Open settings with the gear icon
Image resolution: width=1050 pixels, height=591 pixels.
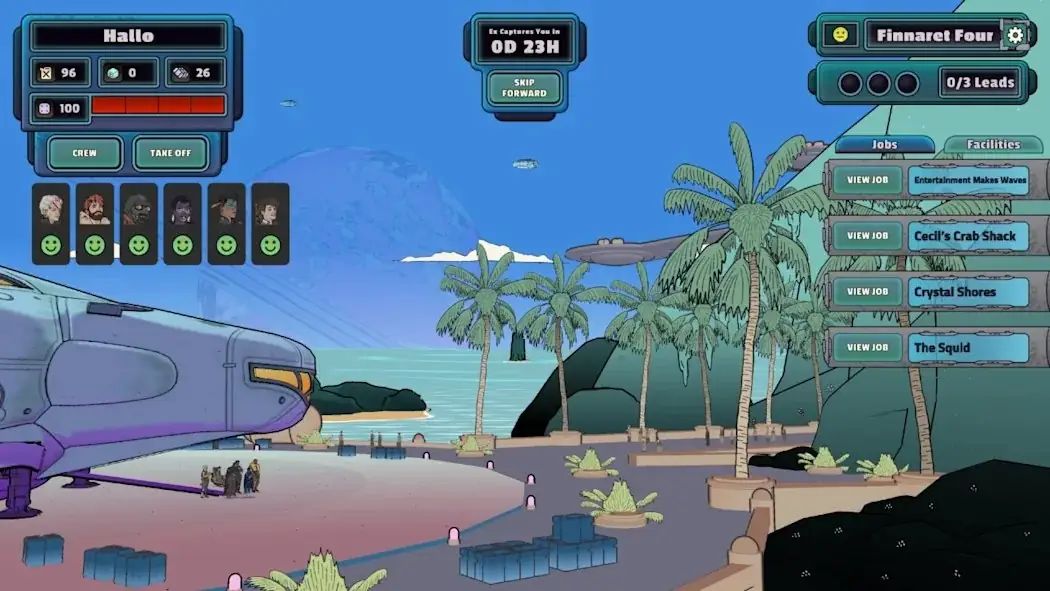[x=1015, y=35]
